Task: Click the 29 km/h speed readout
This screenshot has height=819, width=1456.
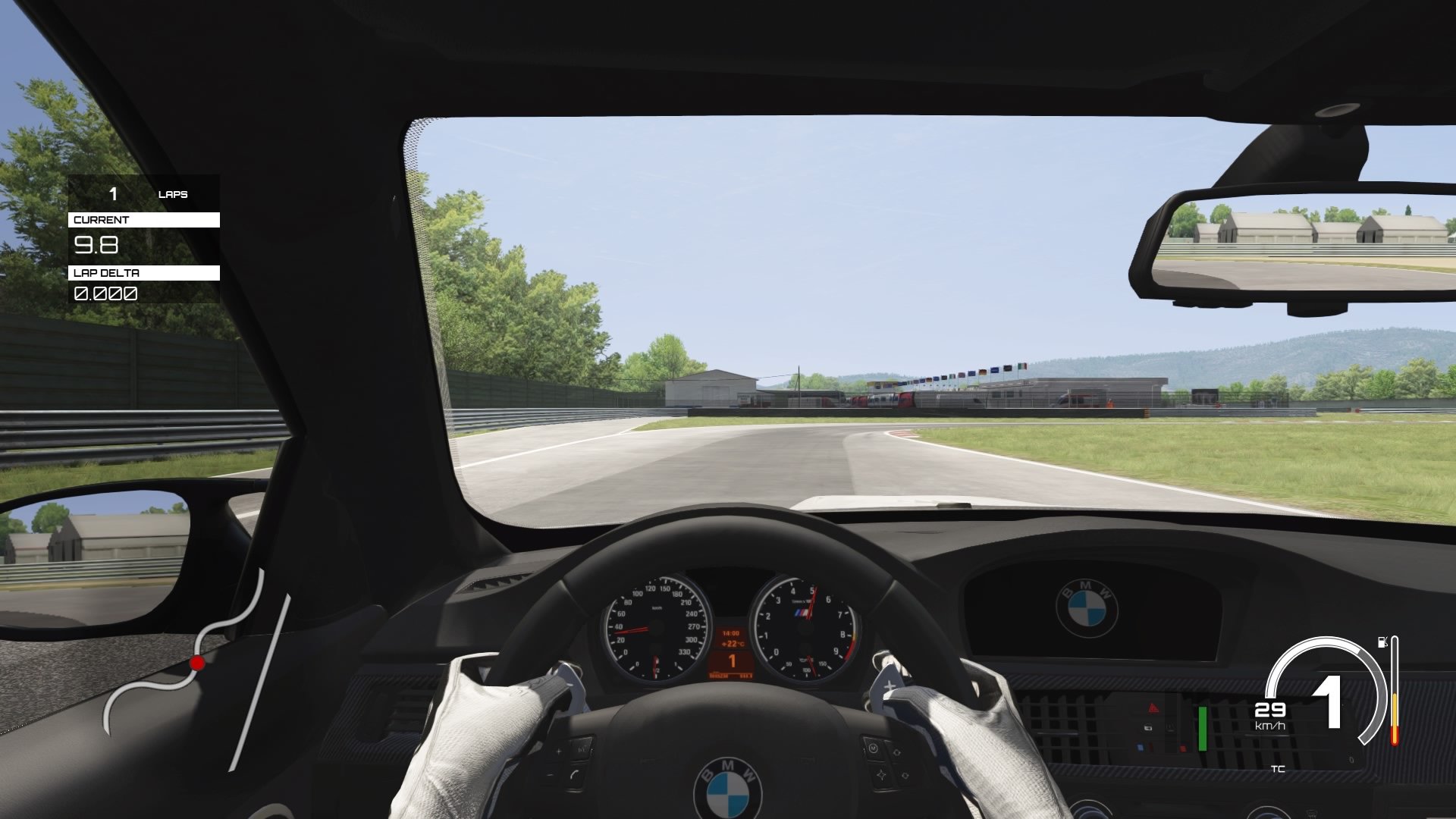Action: coord(1270,709)
